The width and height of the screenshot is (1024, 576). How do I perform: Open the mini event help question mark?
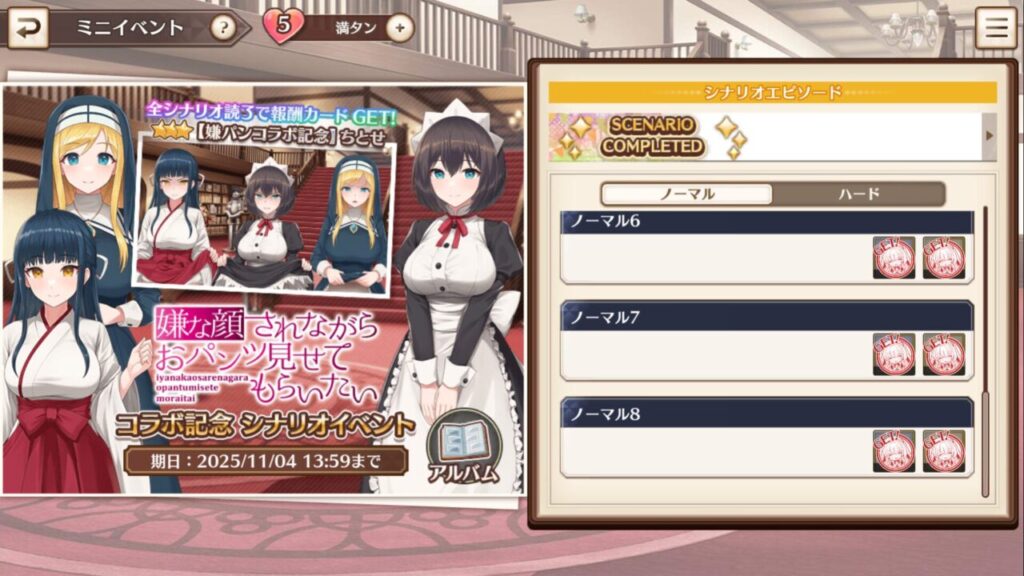point(223,27)
